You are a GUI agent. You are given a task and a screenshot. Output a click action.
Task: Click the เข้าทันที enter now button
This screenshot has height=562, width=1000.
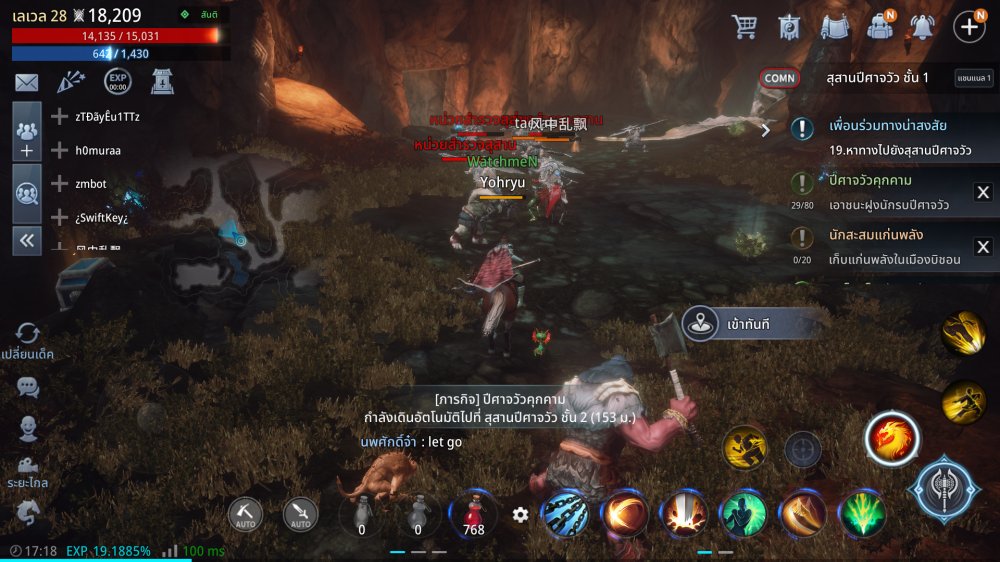click(x=750, y=323)
